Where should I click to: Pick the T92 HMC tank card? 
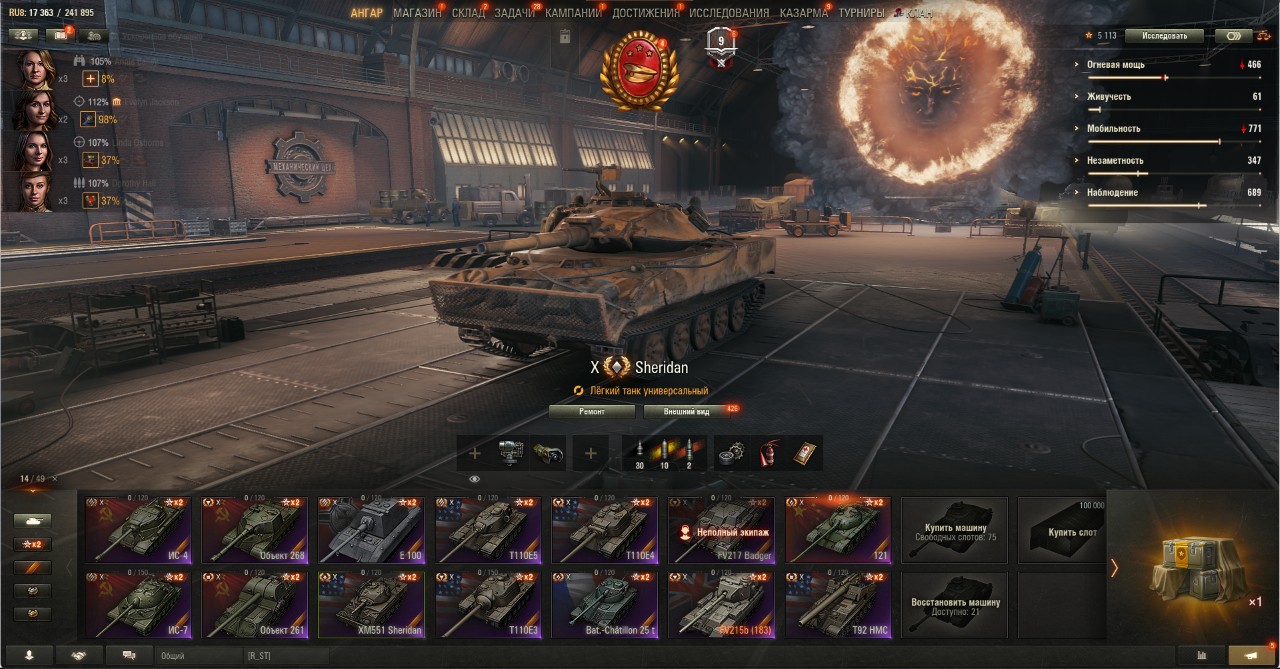tap(837, 605)
